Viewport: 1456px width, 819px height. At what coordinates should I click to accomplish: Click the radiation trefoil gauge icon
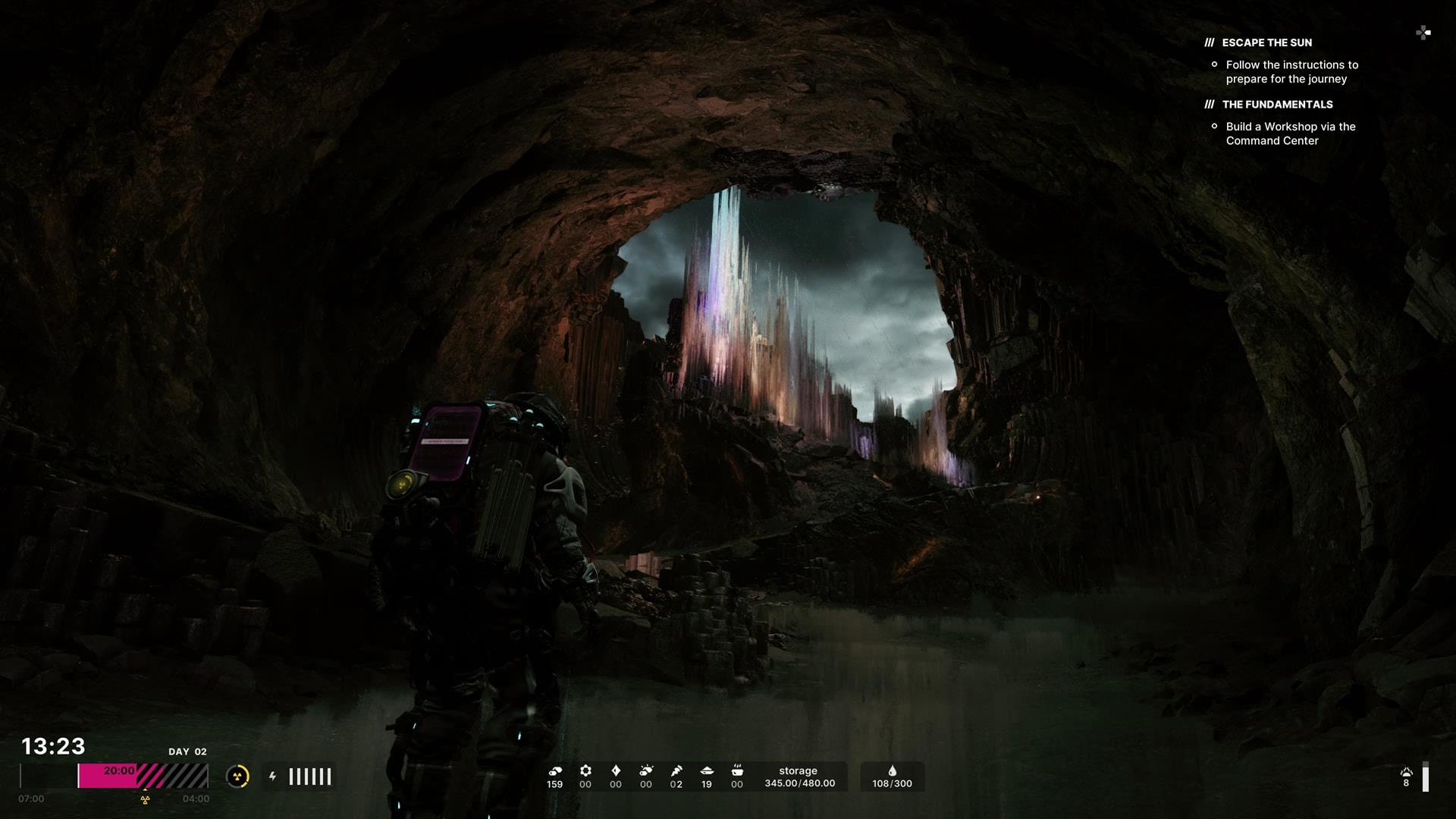(237, 777)
